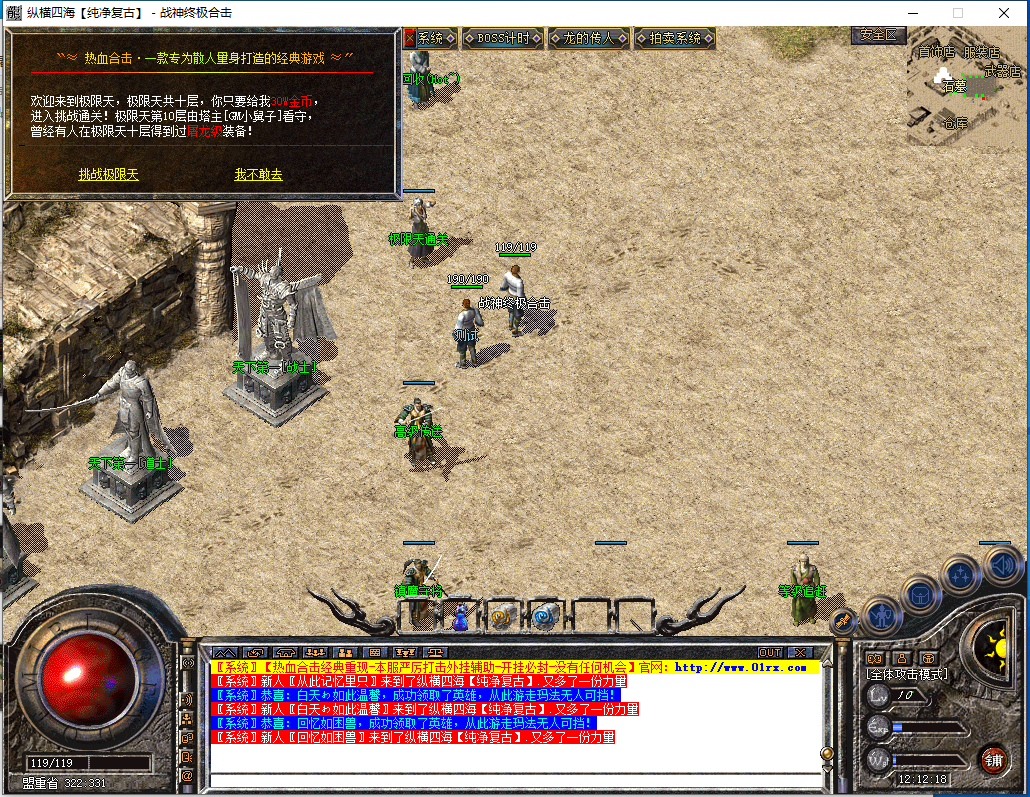Open the 龙的传人 menu

pos(589,38)
